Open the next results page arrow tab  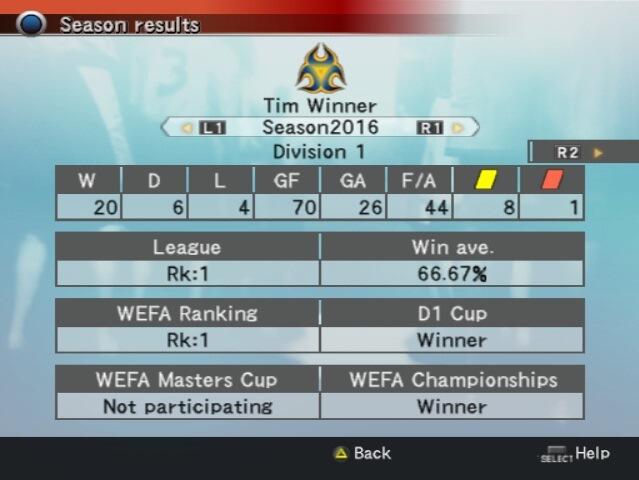click(x=598, y=153)
